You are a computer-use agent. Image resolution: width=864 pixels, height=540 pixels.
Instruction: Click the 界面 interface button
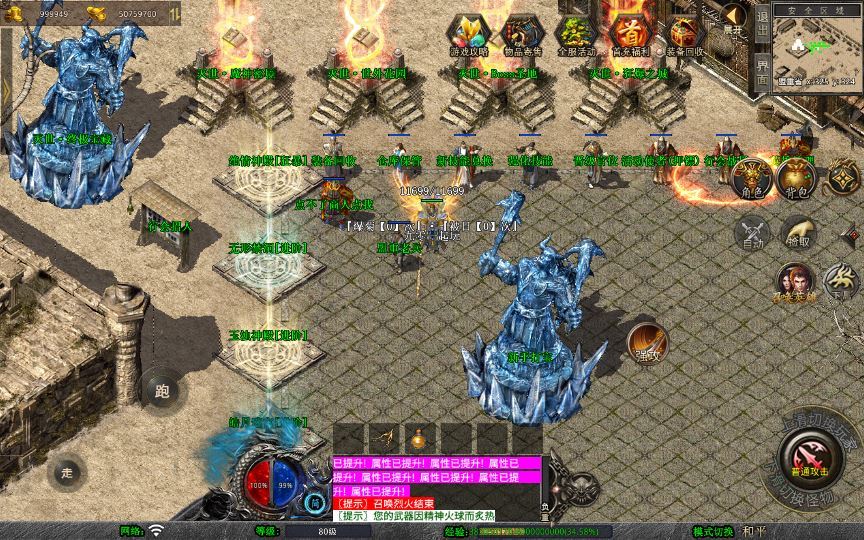click(762, 70)
